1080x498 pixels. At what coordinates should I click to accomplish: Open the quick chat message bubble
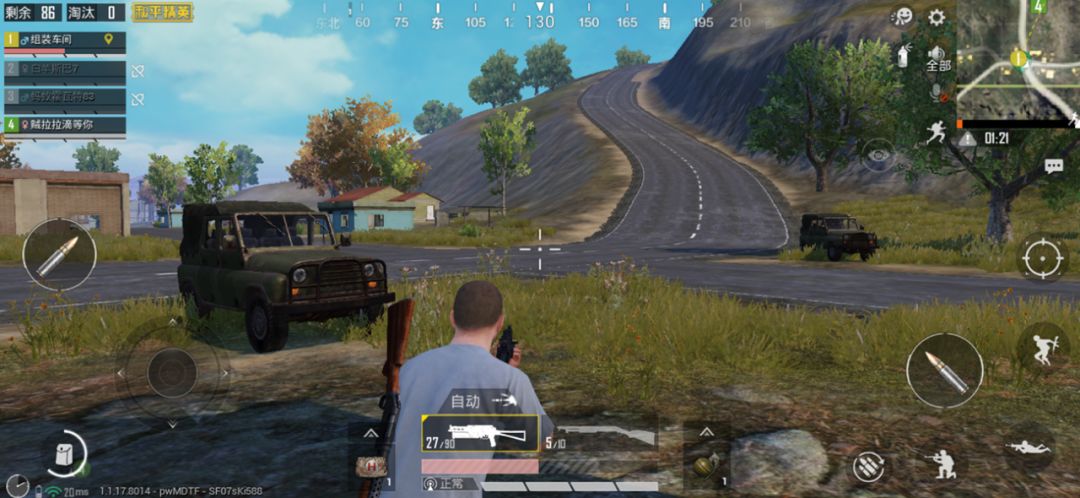pos(1053,167)
